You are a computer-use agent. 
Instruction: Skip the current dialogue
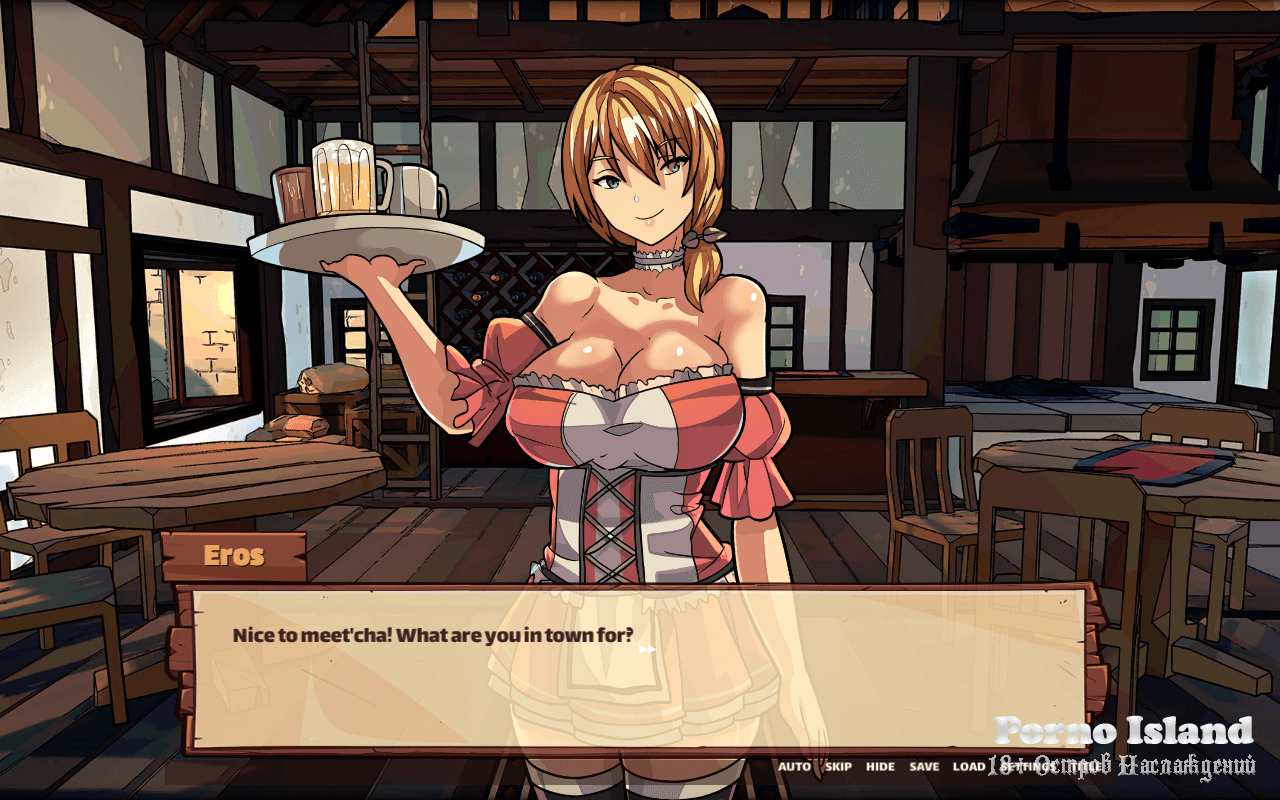[x=838, y=767]
